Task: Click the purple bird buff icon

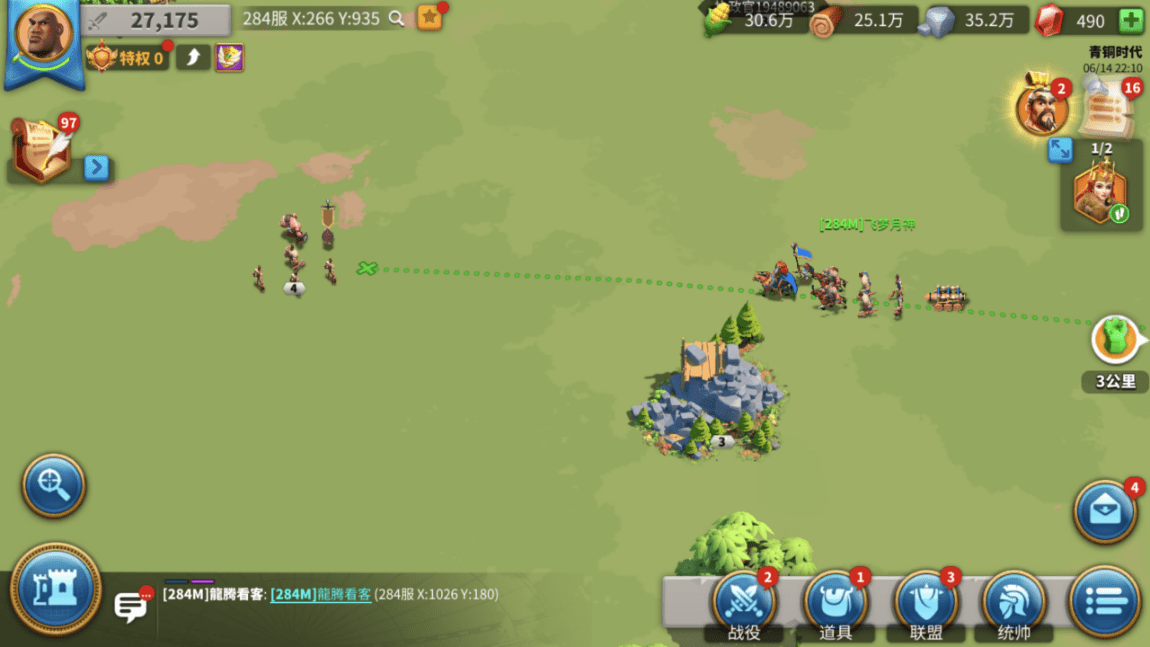Action: point(229,58)
